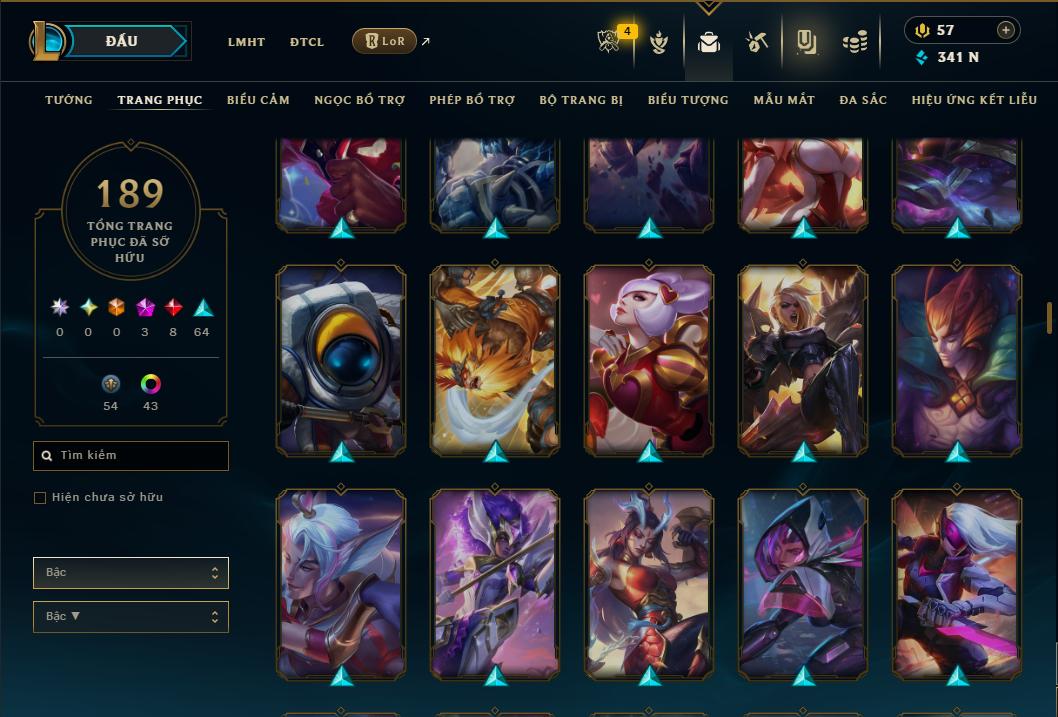
Task: Go to the BIỂU TƯỢNG tab
Action: [688, 100]
